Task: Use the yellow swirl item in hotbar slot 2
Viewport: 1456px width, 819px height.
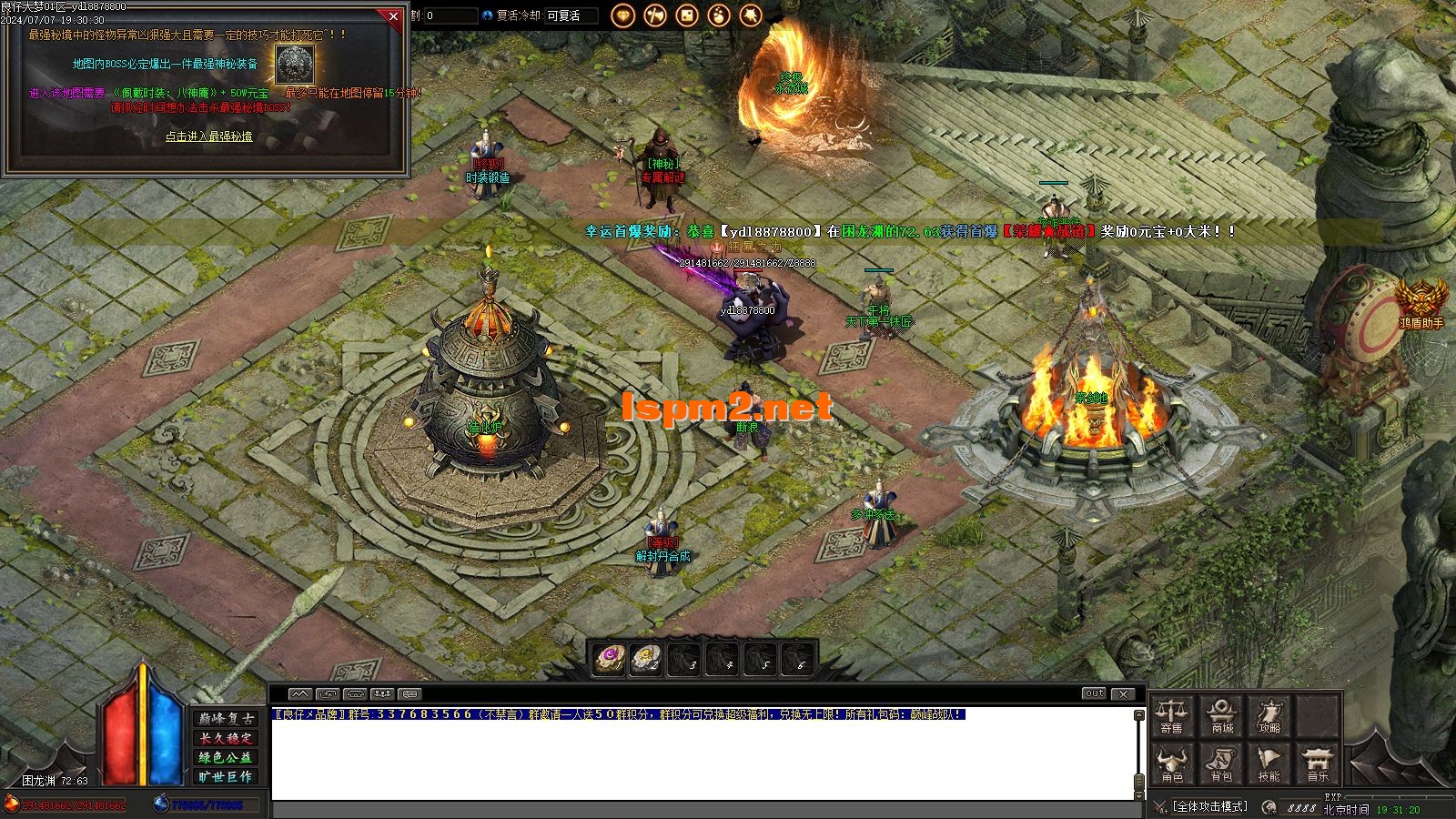Action: [x=645, y=659]
